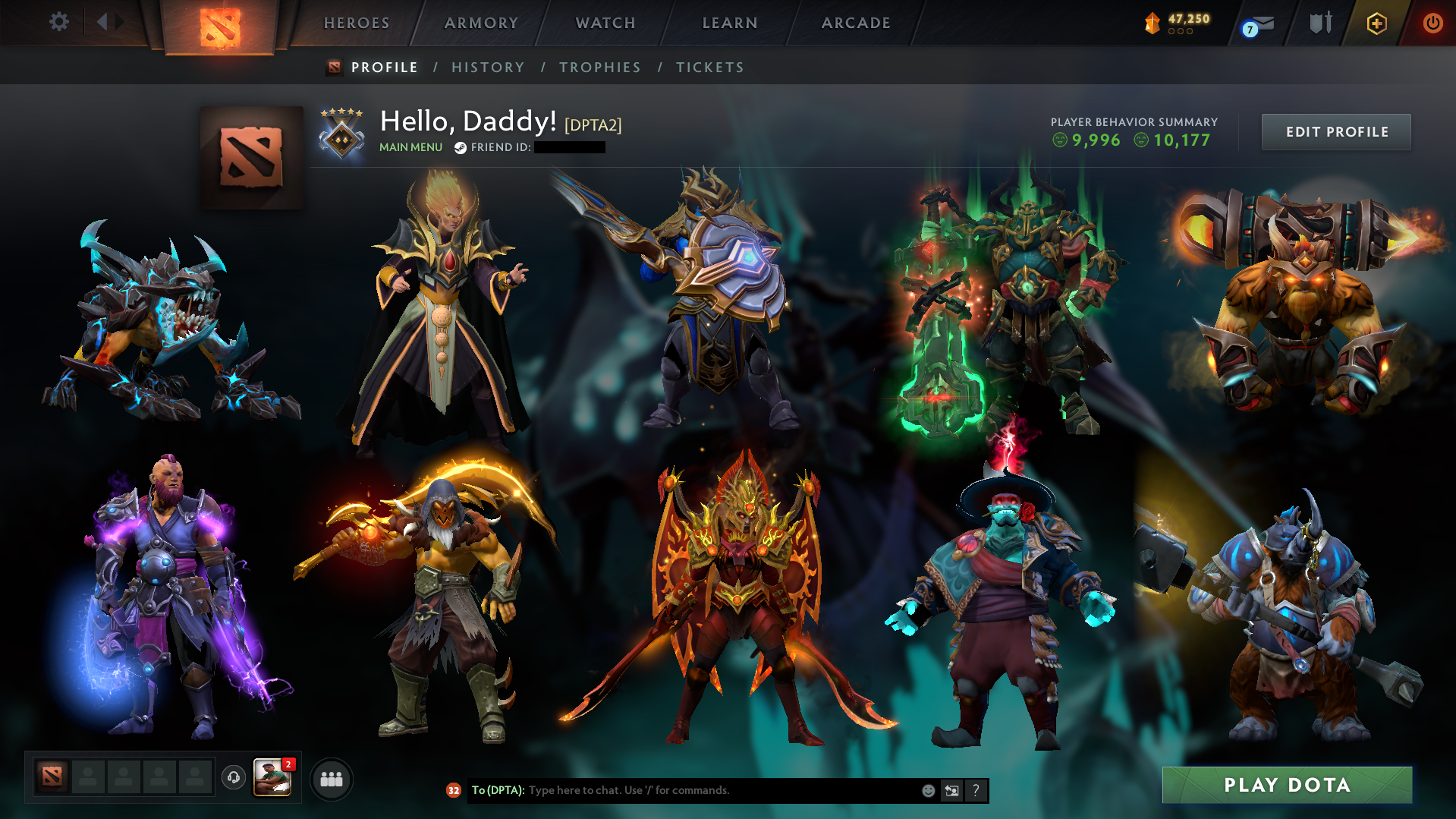Click the power button to quit
Screen dimensions: 1456x819
pyautogui.click(x=1432, y=23)
